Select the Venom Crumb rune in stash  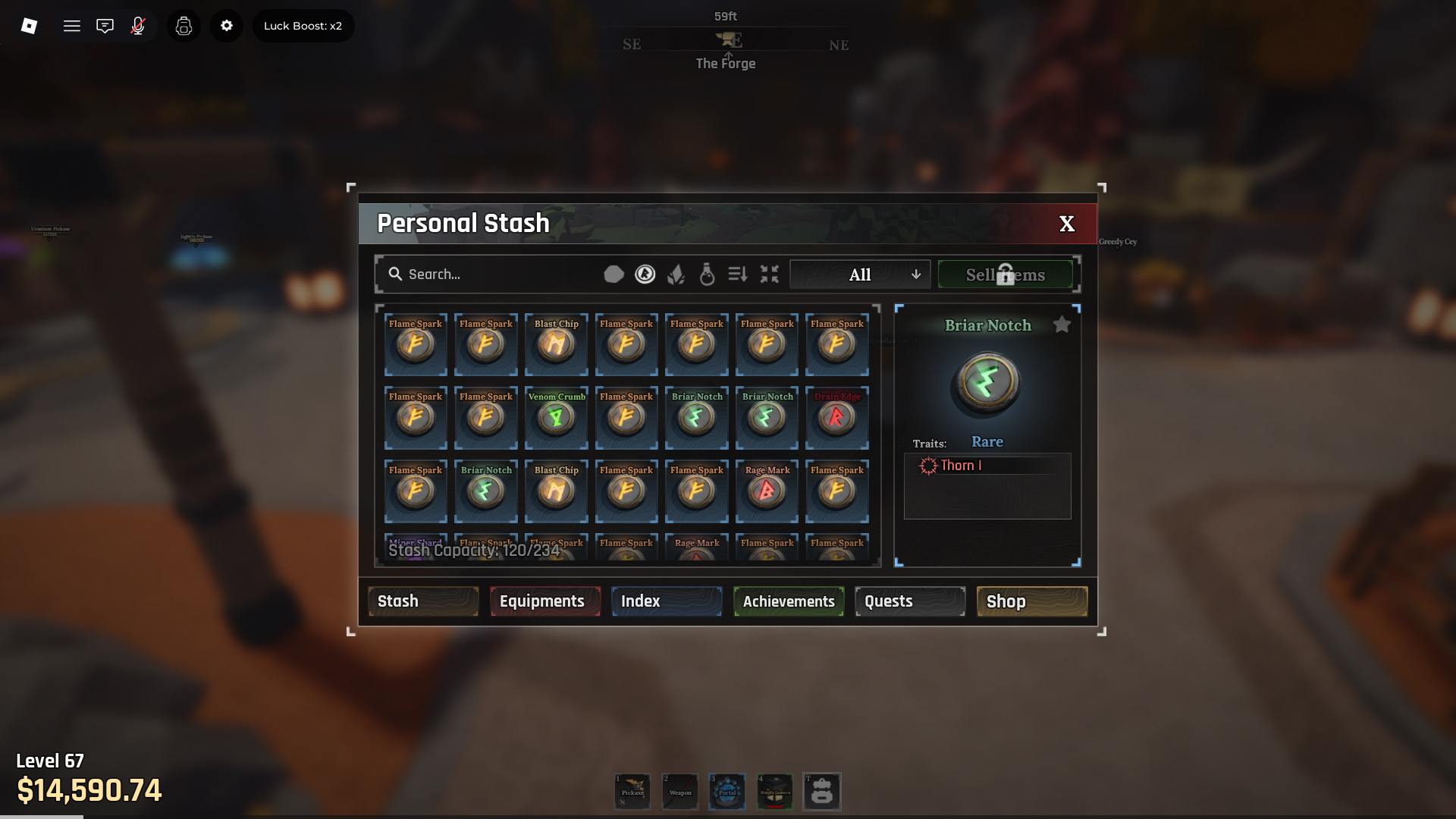point(556,418)
